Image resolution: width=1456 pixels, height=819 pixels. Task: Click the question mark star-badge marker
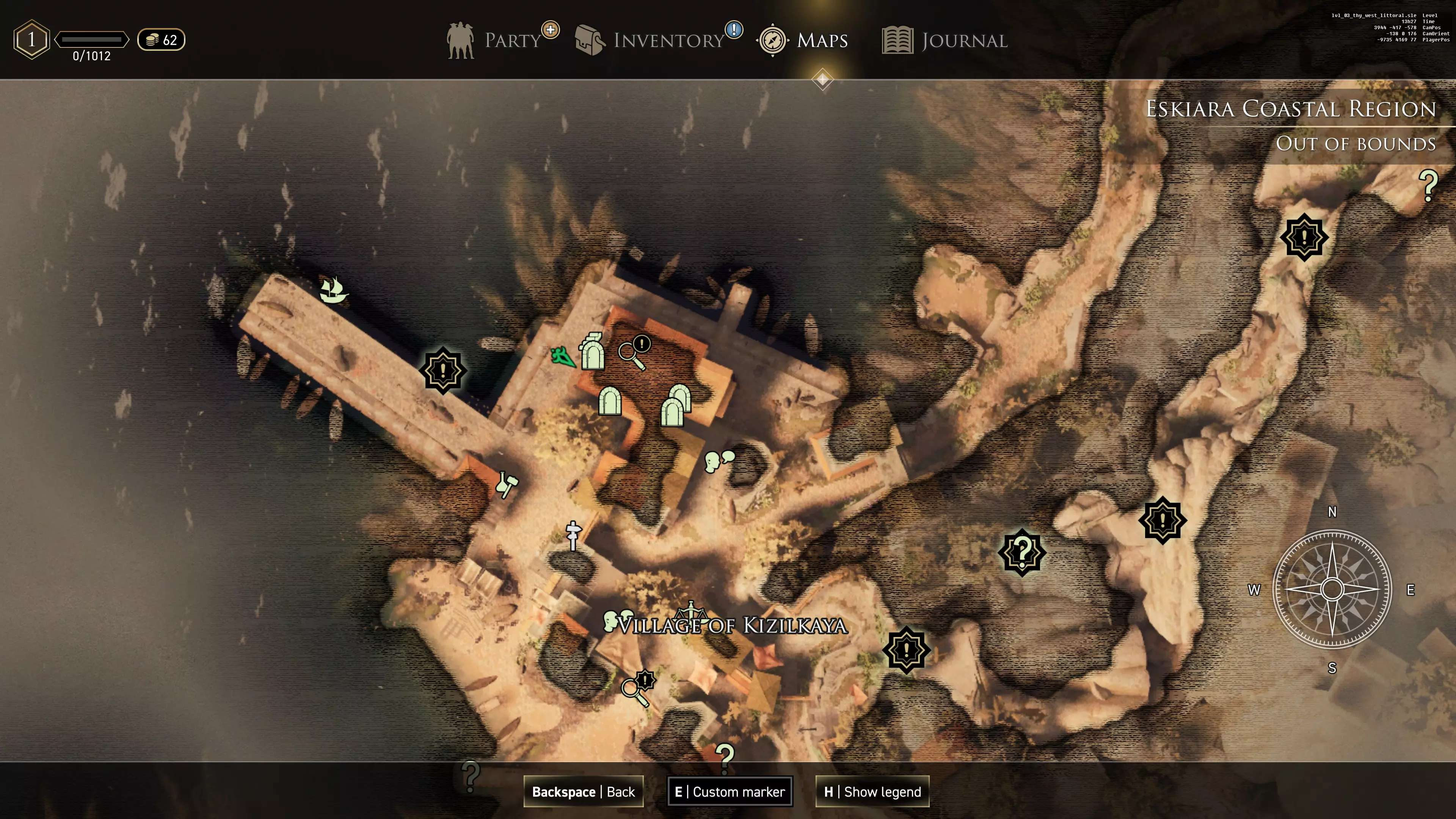pyautogui.click(x=1022, y=552)
